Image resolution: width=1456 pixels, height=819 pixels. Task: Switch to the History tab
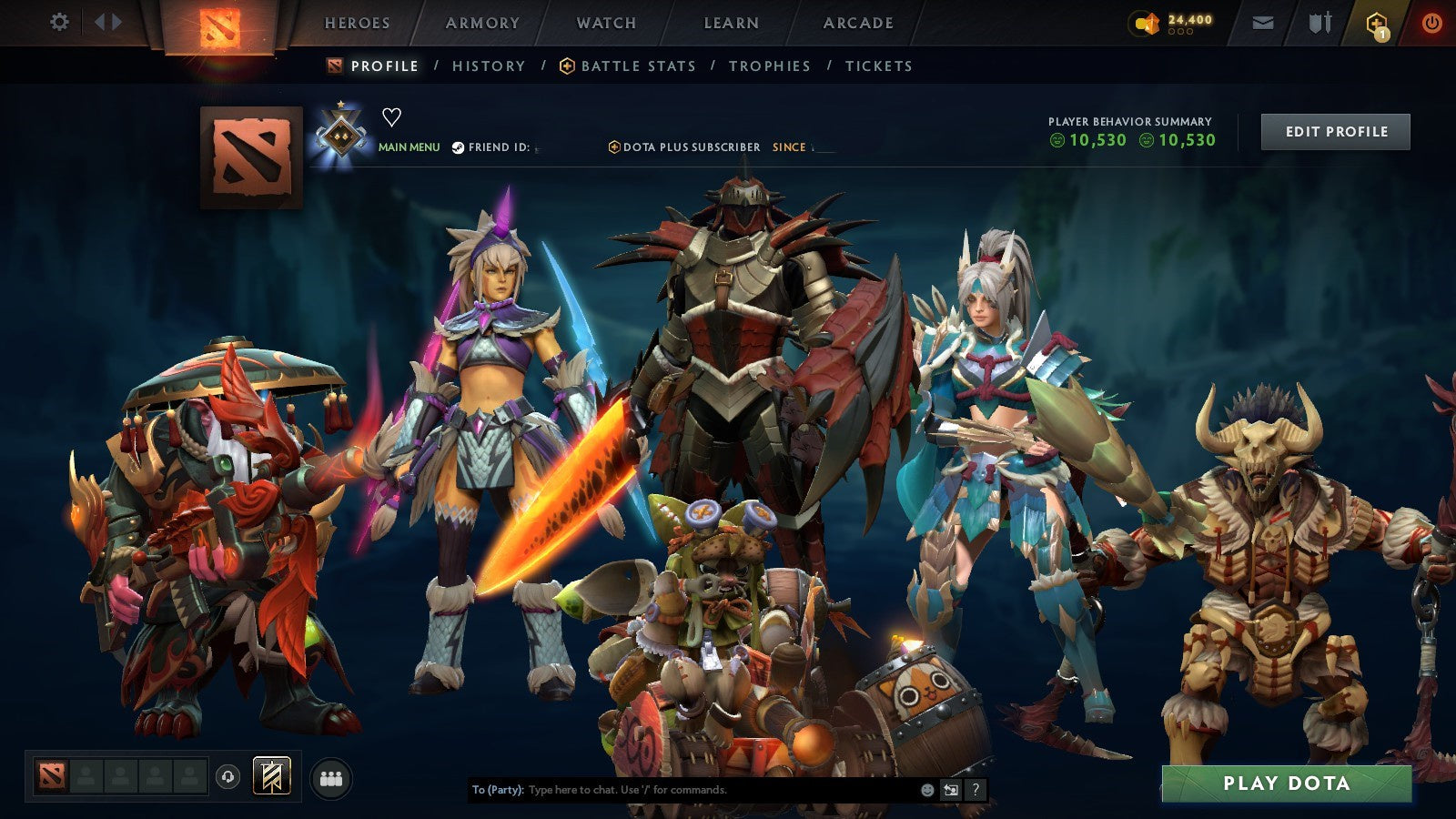click(x=489, y=66)
